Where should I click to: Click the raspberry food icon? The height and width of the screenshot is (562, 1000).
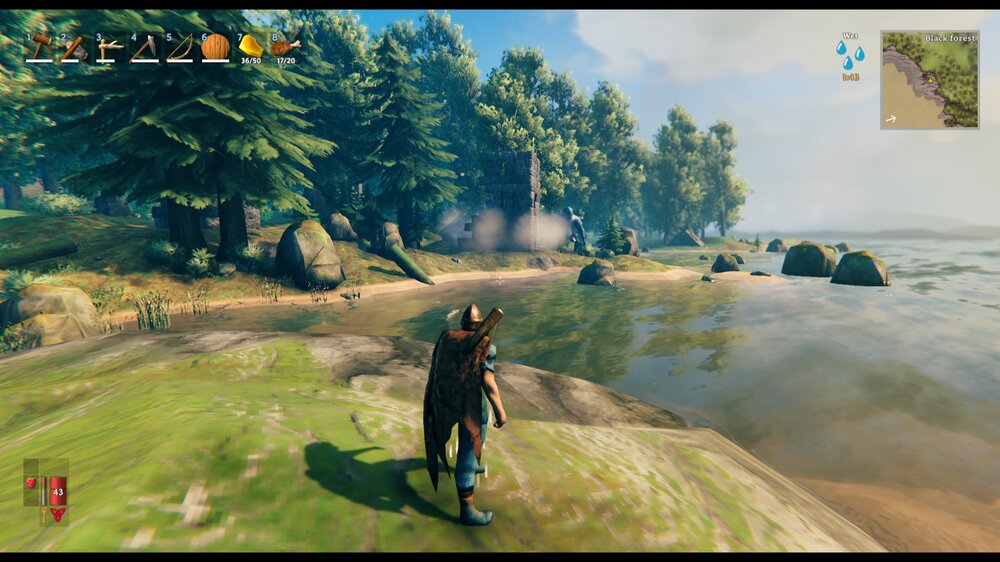click(31, 483)
